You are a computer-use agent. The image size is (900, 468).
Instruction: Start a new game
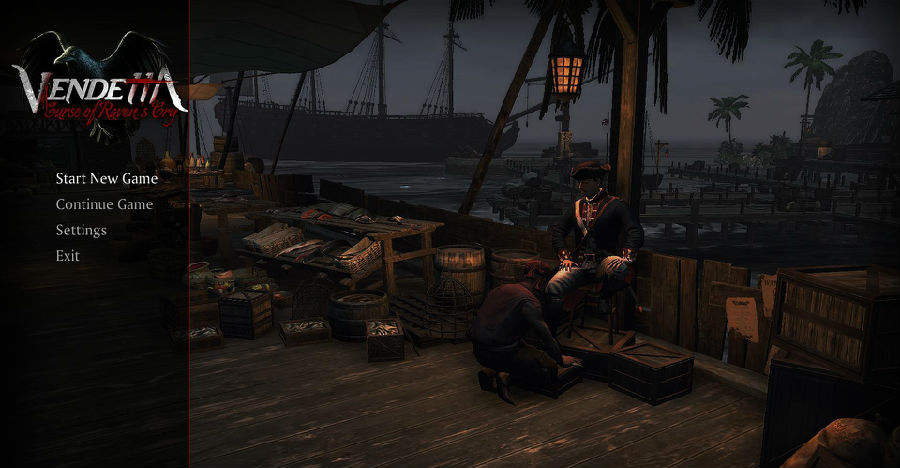click(106, 179)
